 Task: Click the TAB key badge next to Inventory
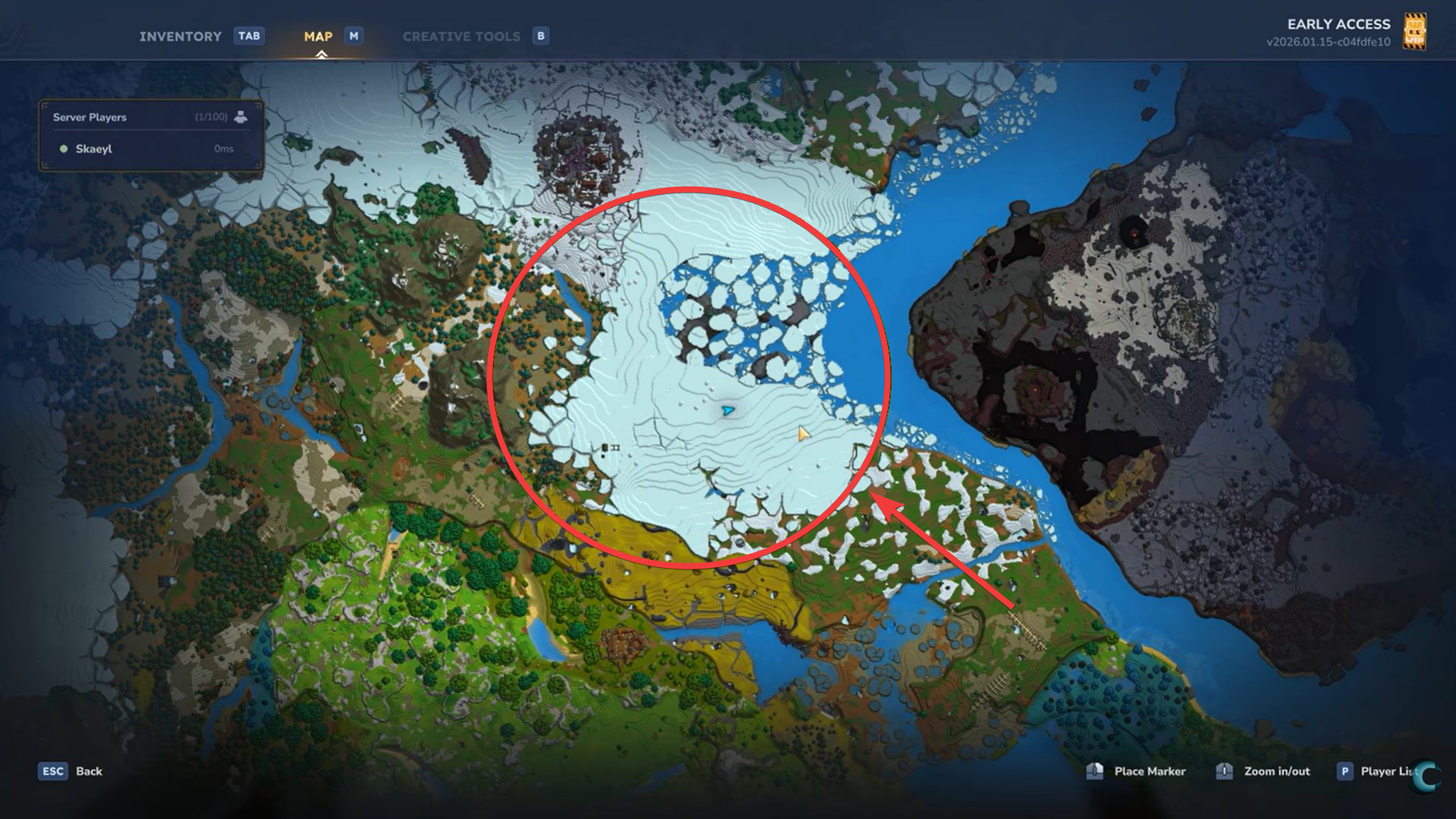click(x=249, y=36)
